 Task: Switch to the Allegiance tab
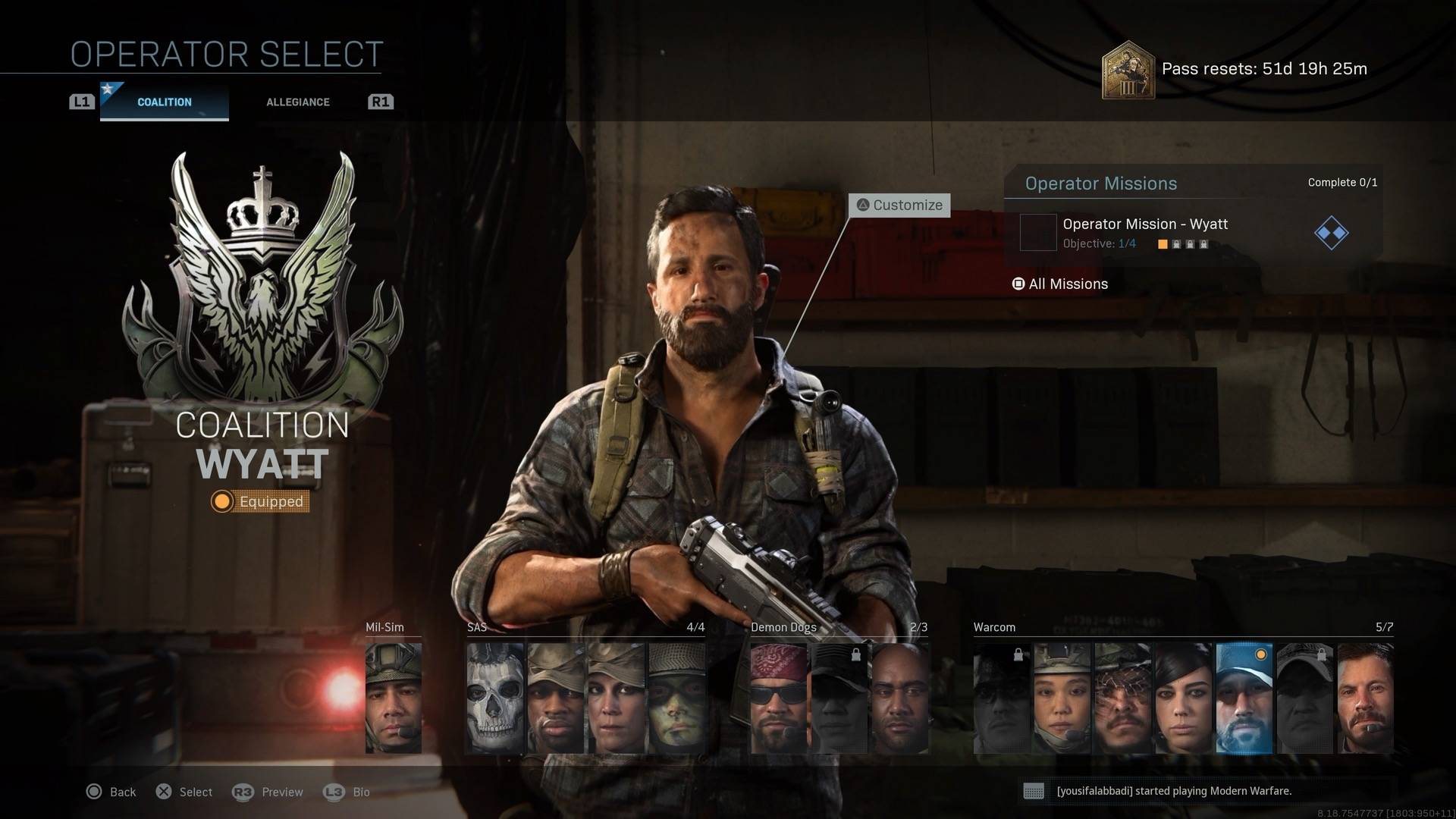click(297, 102)
